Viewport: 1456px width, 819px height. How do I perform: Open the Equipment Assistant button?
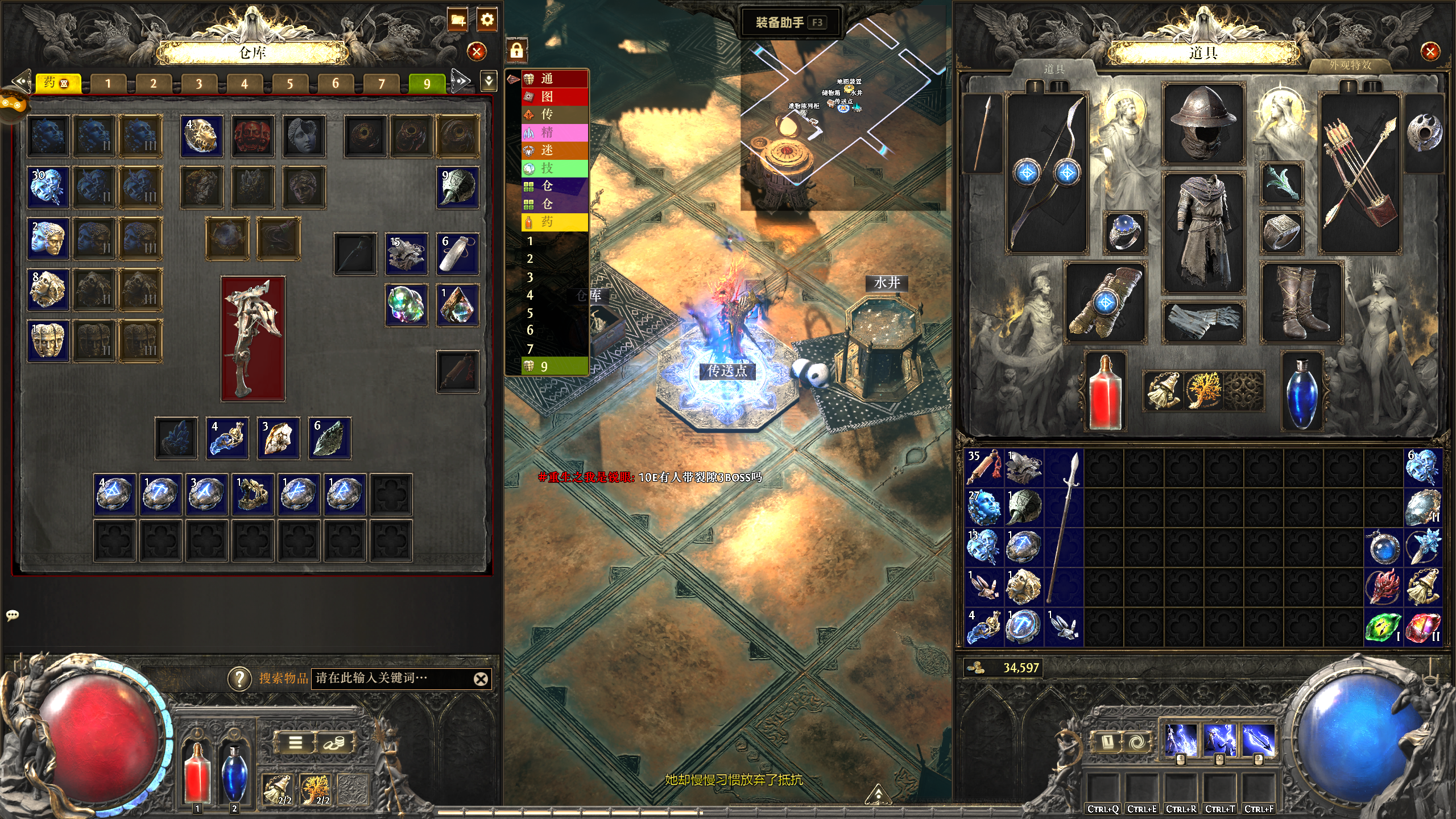click(x=788, y=23)
